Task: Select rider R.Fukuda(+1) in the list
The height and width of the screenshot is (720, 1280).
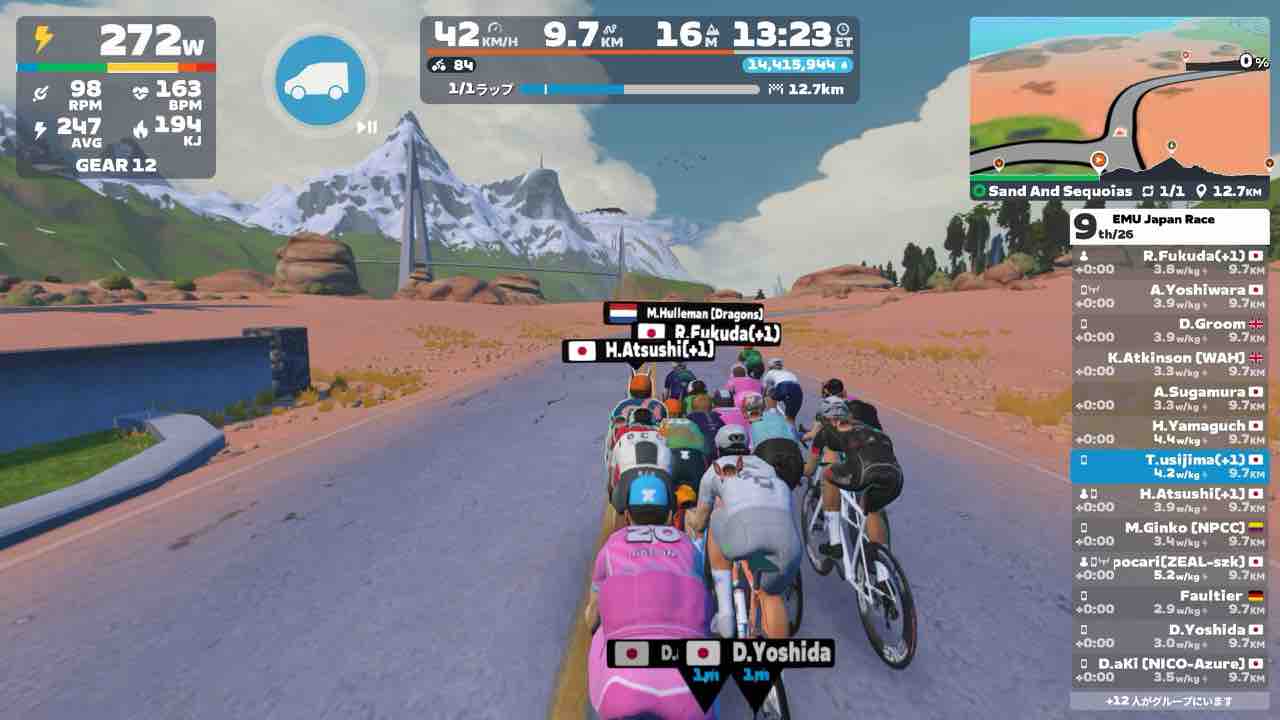Action: pyautogui.click(x=1169, y=262)
